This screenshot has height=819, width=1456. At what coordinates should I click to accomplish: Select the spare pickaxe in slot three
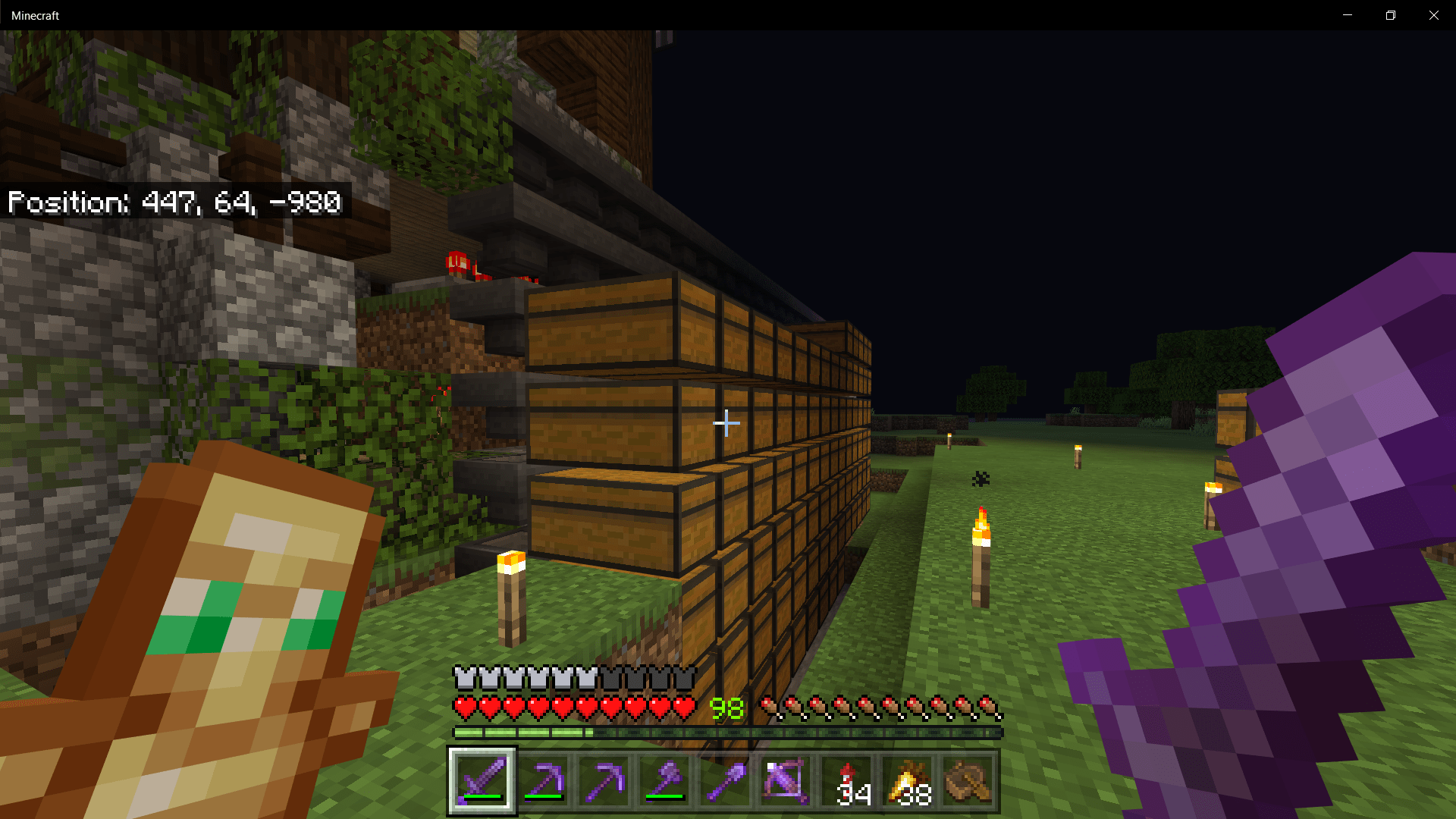tap(605, 781)
